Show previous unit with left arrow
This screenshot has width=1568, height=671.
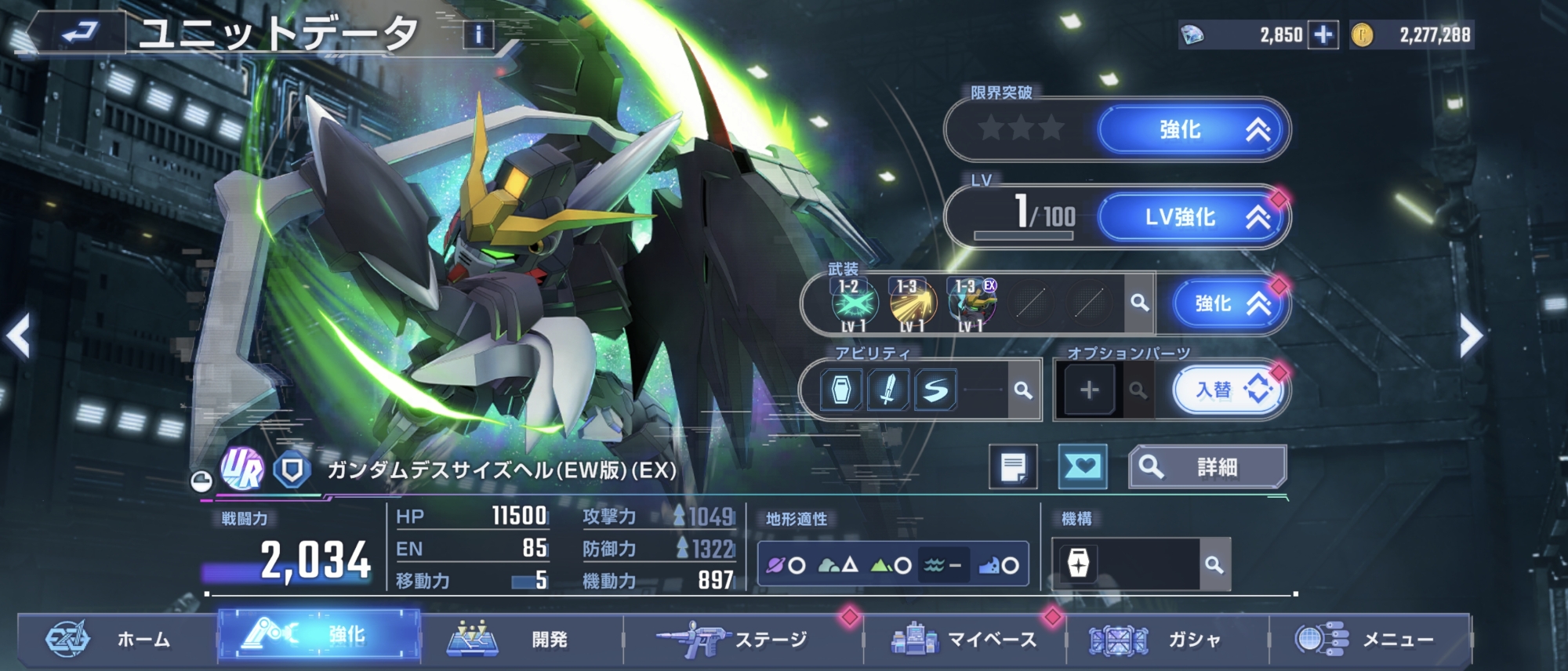[19, 335]
